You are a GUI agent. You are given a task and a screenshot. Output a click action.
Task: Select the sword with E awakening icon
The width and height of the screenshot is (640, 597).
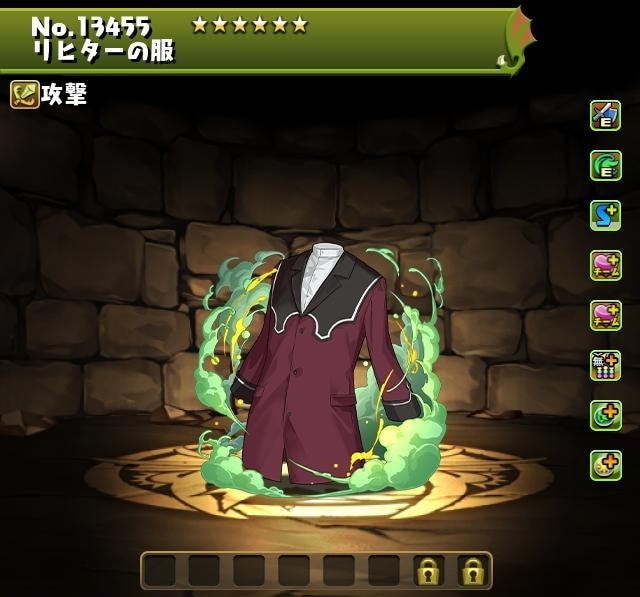pos(605,115)
